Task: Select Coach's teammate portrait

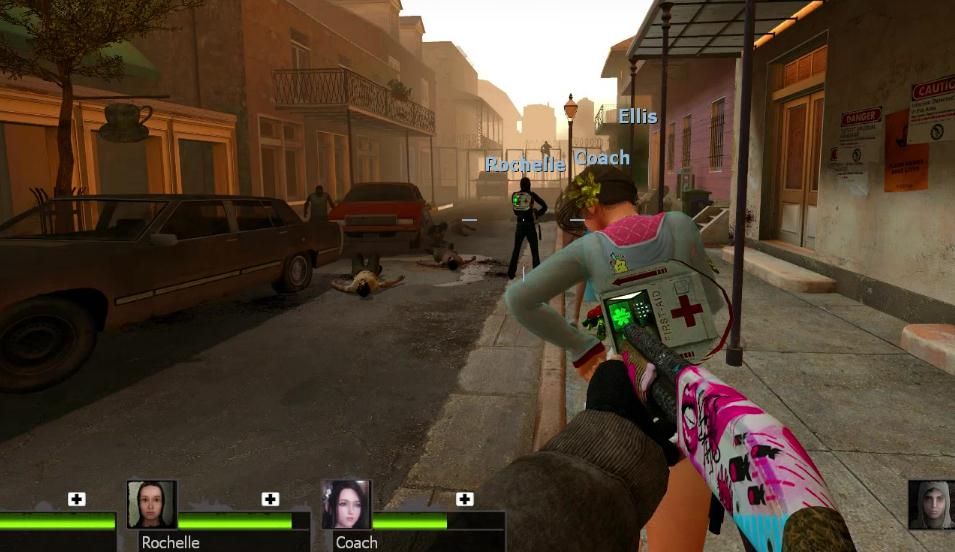Action: (346, 505)
